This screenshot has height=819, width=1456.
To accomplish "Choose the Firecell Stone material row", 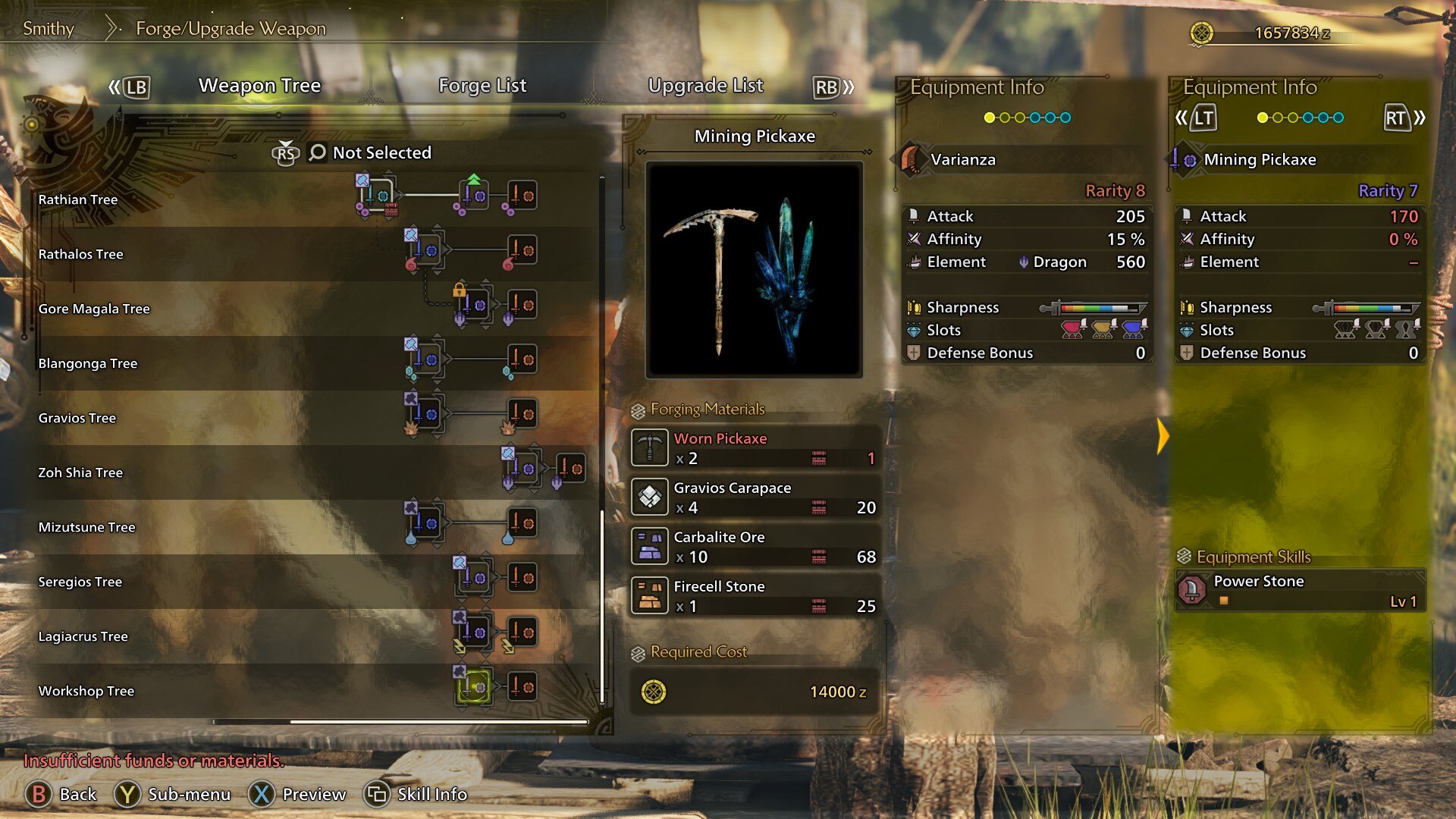I will [x=755, y=596].
